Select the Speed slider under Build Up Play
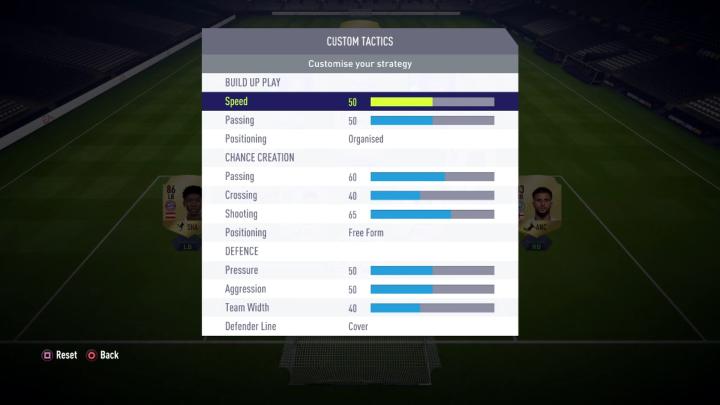720x405 pixels. click(x=432, y=102)
